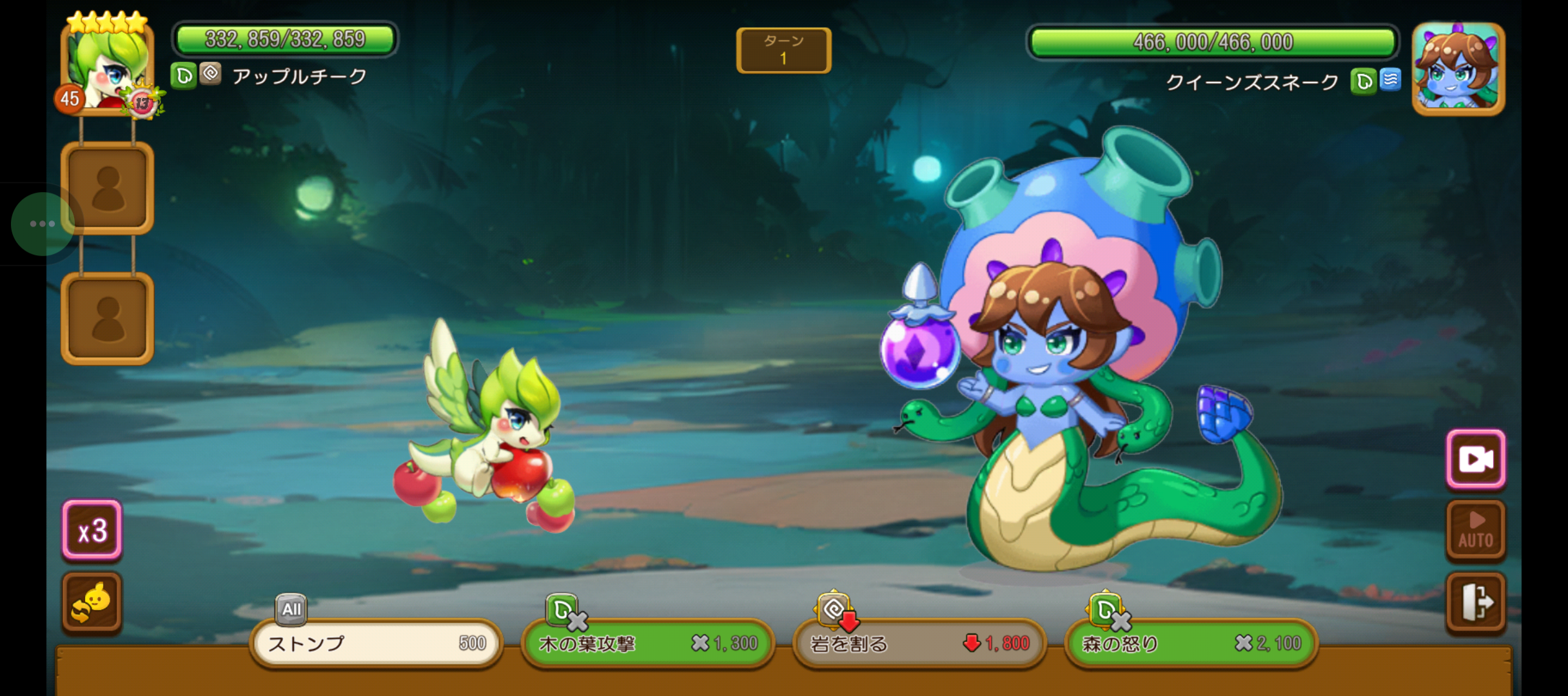Choose the 岩を割る skill
Viewport: 1568px width, 696px height.
pyautogui.click(x=919, y=643)
